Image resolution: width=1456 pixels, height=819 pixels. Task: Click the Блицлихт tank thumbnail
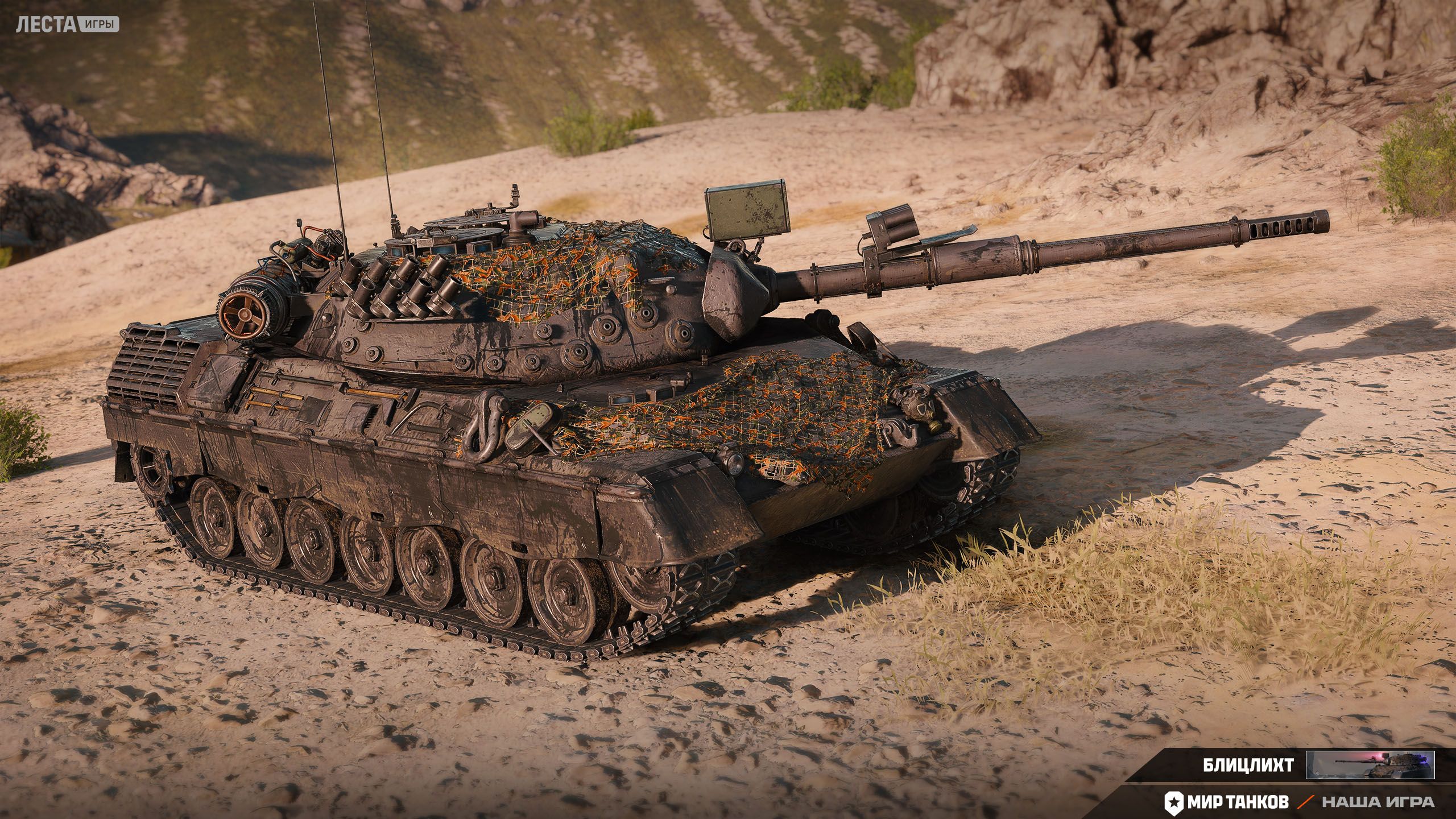point(1370,765)
